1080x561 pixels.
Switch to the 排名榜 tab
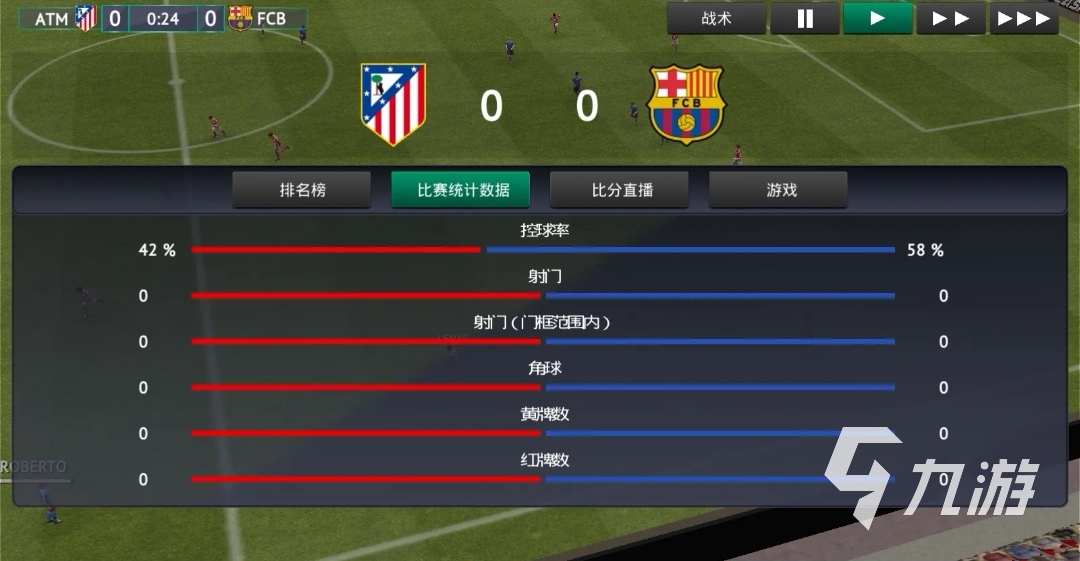click(x=302, y=190)
